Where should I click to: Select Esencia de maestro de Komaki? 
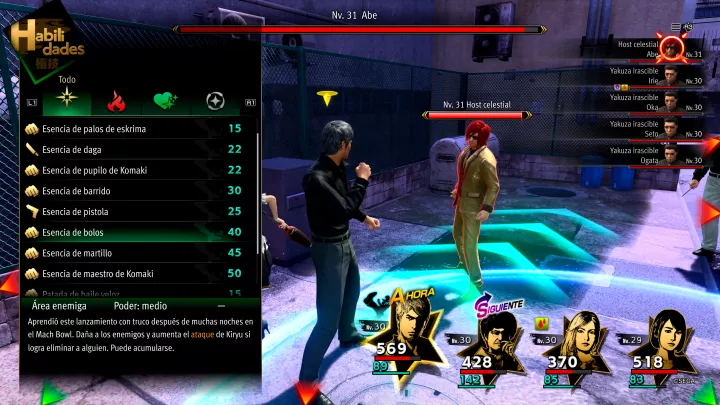130,273
